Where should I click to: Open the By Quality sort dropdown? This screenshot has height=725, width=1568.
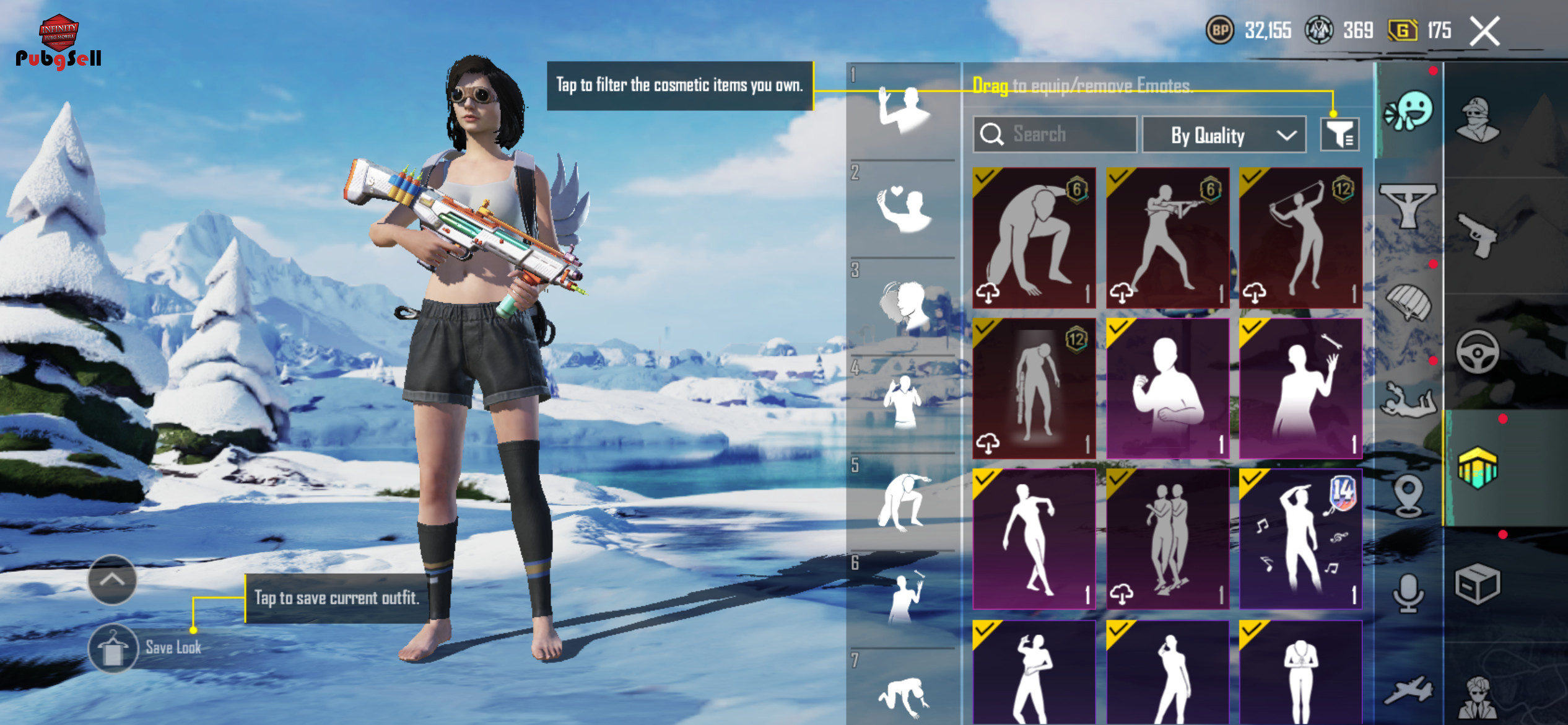click(1224, 135)
